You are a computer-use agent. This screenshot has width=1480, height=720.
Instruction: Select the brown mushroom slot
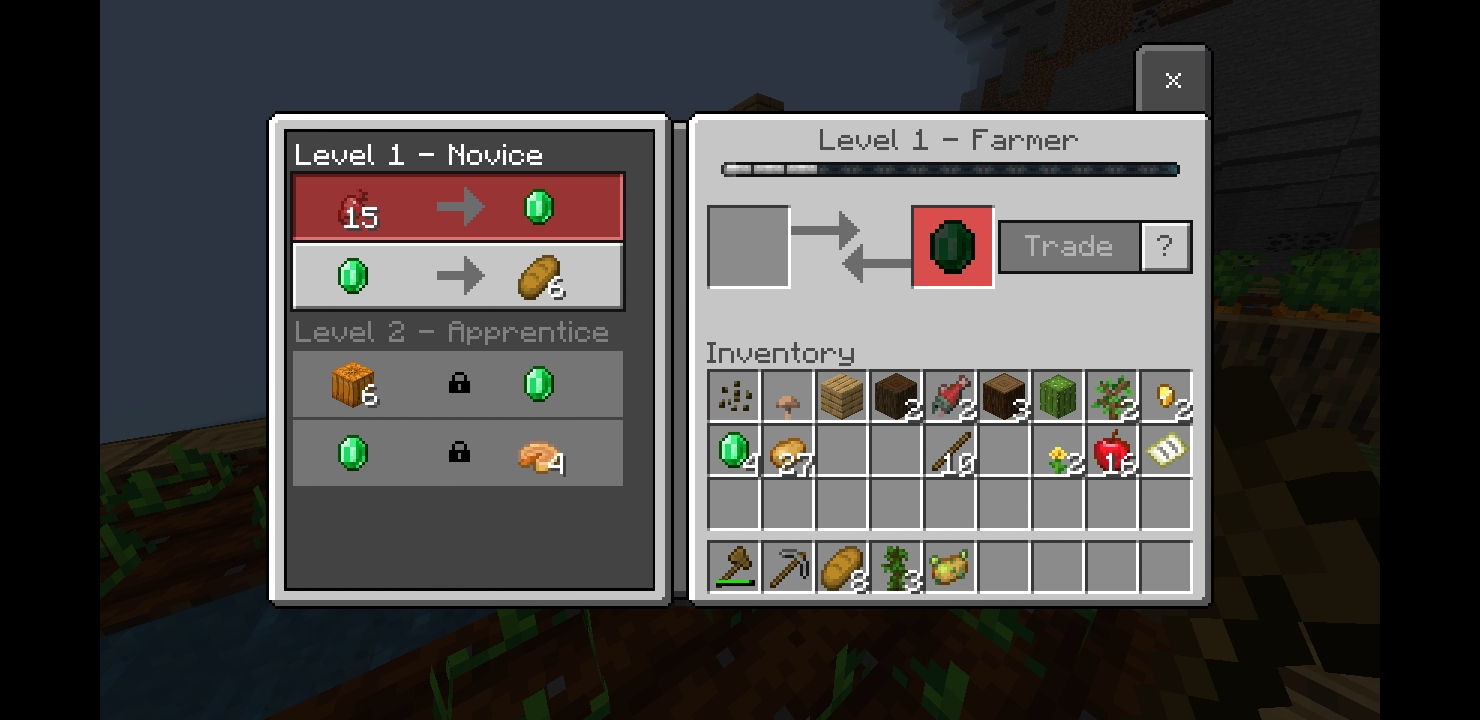[788, 396]
